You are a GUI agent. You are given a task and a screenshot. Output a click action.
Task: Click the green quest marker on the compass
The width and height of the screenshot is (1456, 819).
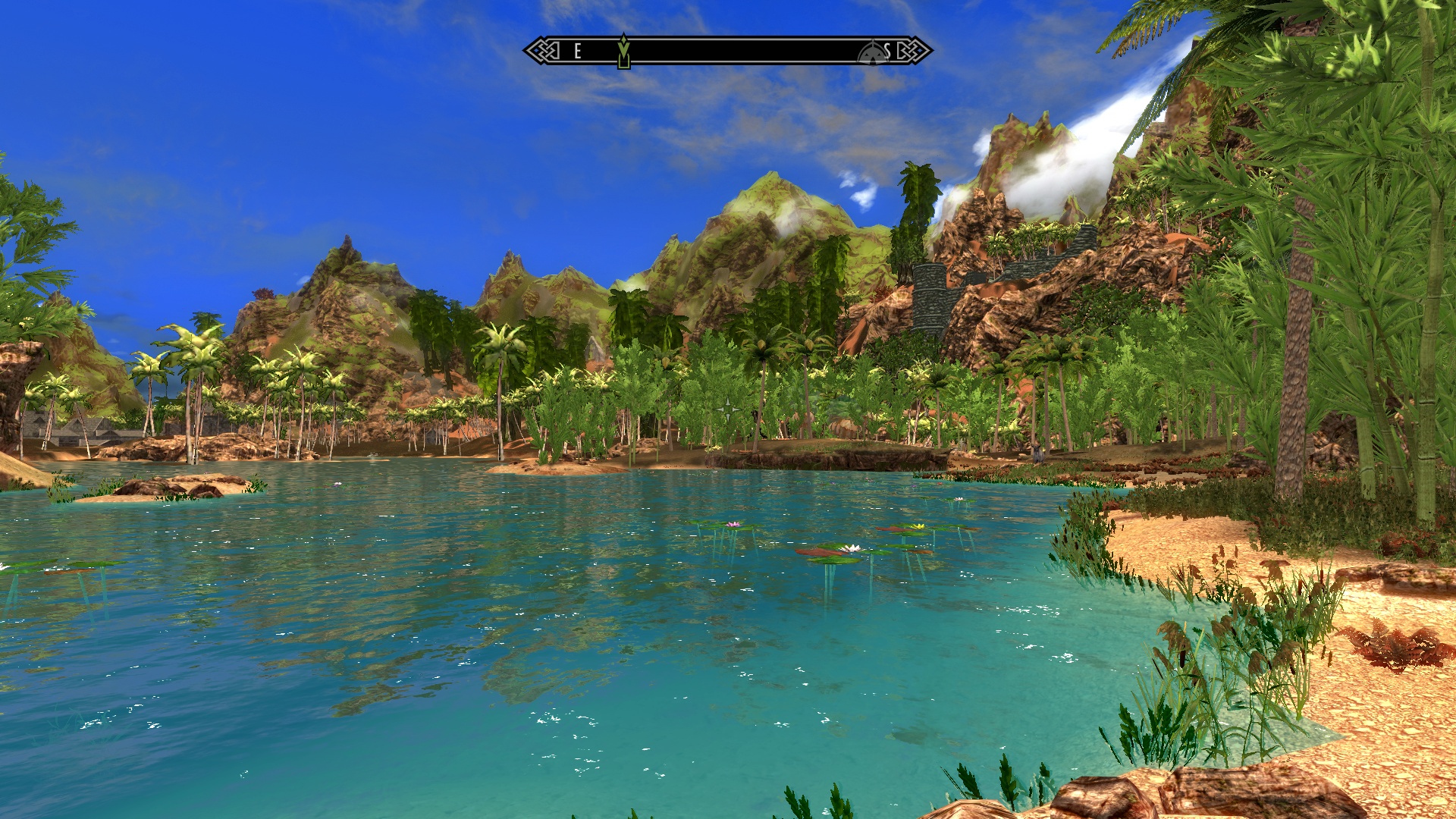(x=623, y=52)
